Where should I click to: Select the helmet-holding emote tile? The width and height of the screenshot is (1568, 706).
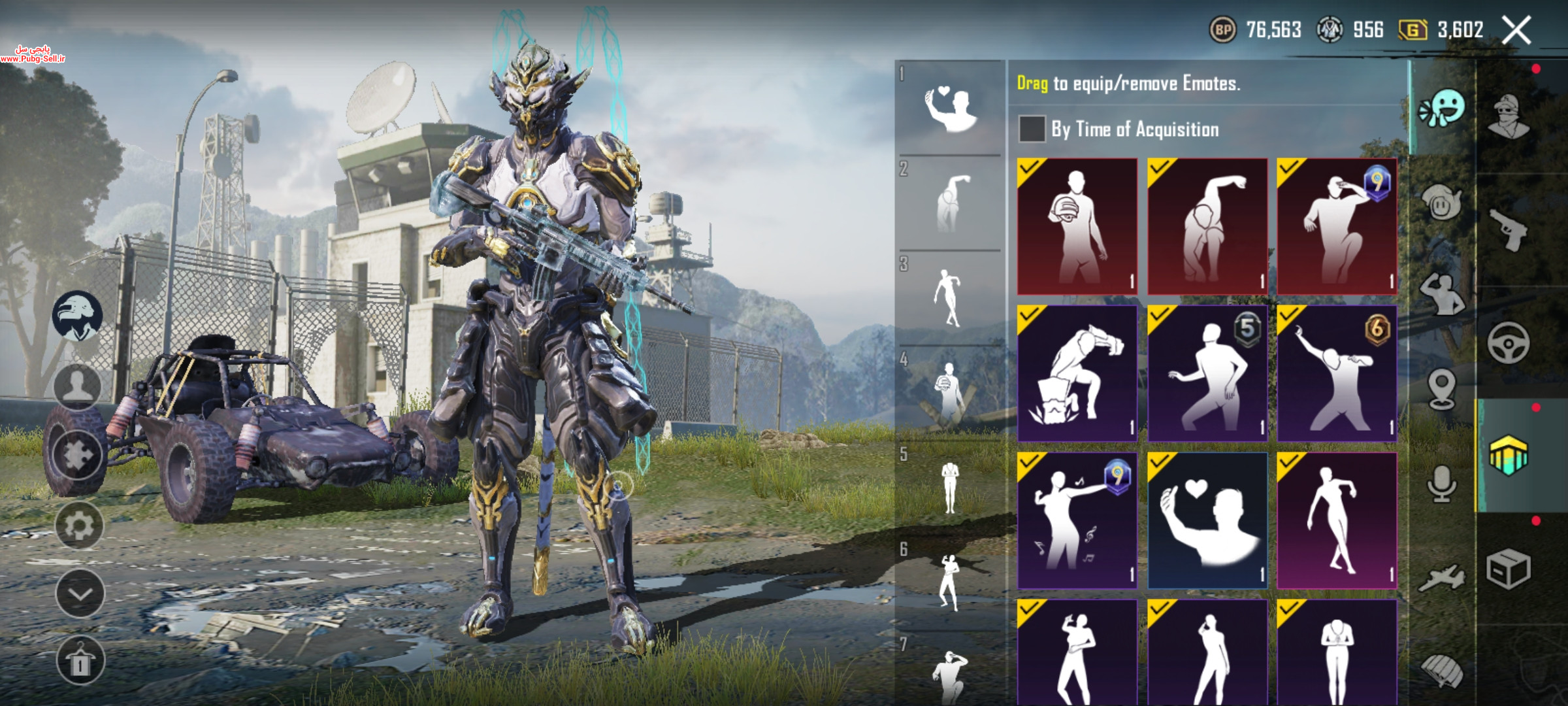(x=1077, y=226)
